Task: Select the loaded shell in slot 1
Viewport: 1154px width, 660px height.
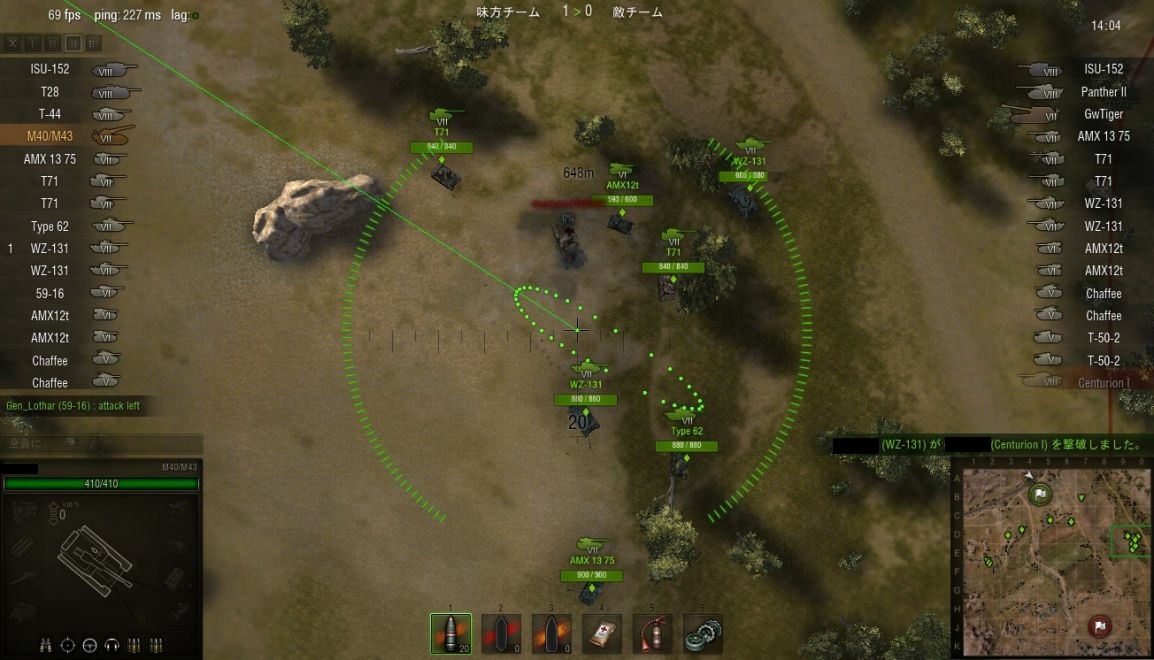Action: coord(451,634)
